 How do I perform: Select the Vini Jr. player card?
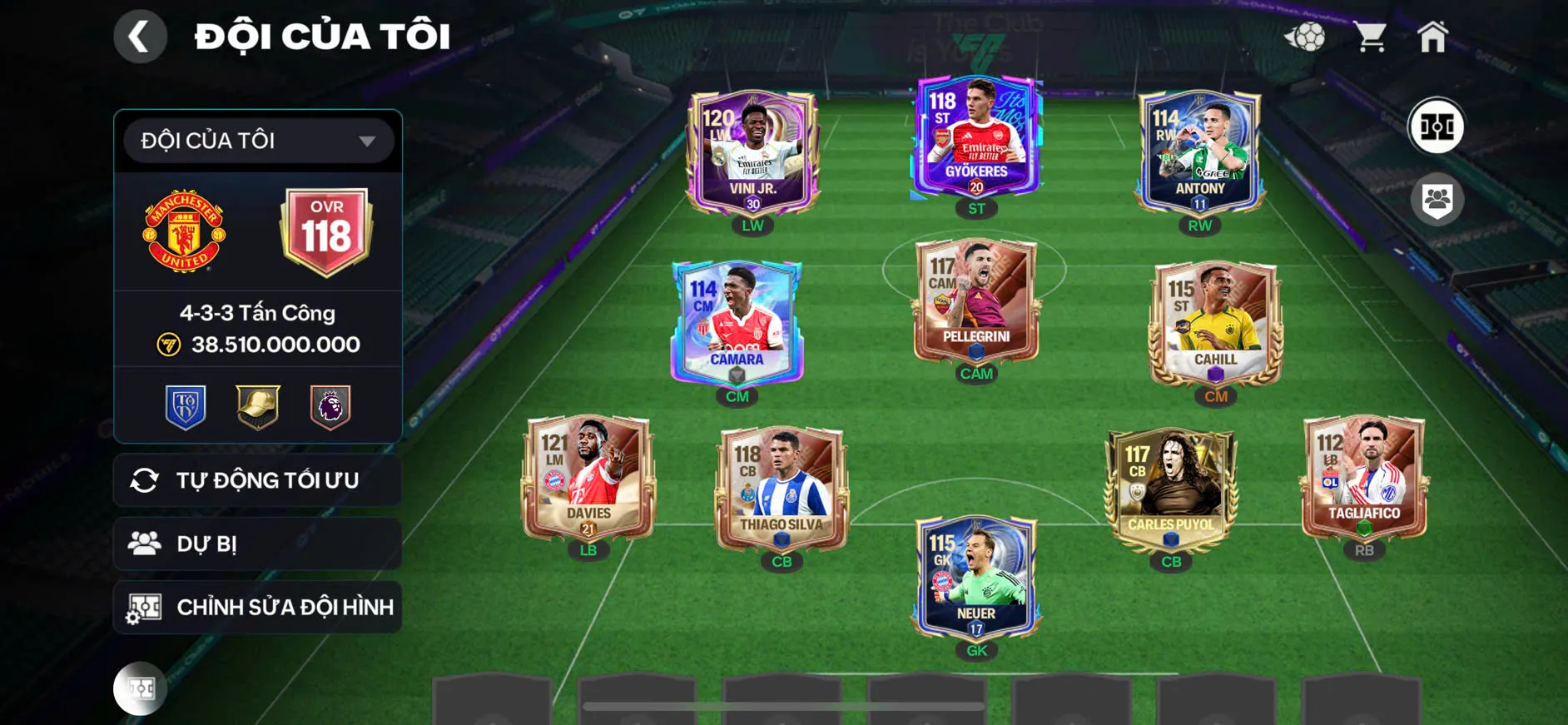coord(752,150)
